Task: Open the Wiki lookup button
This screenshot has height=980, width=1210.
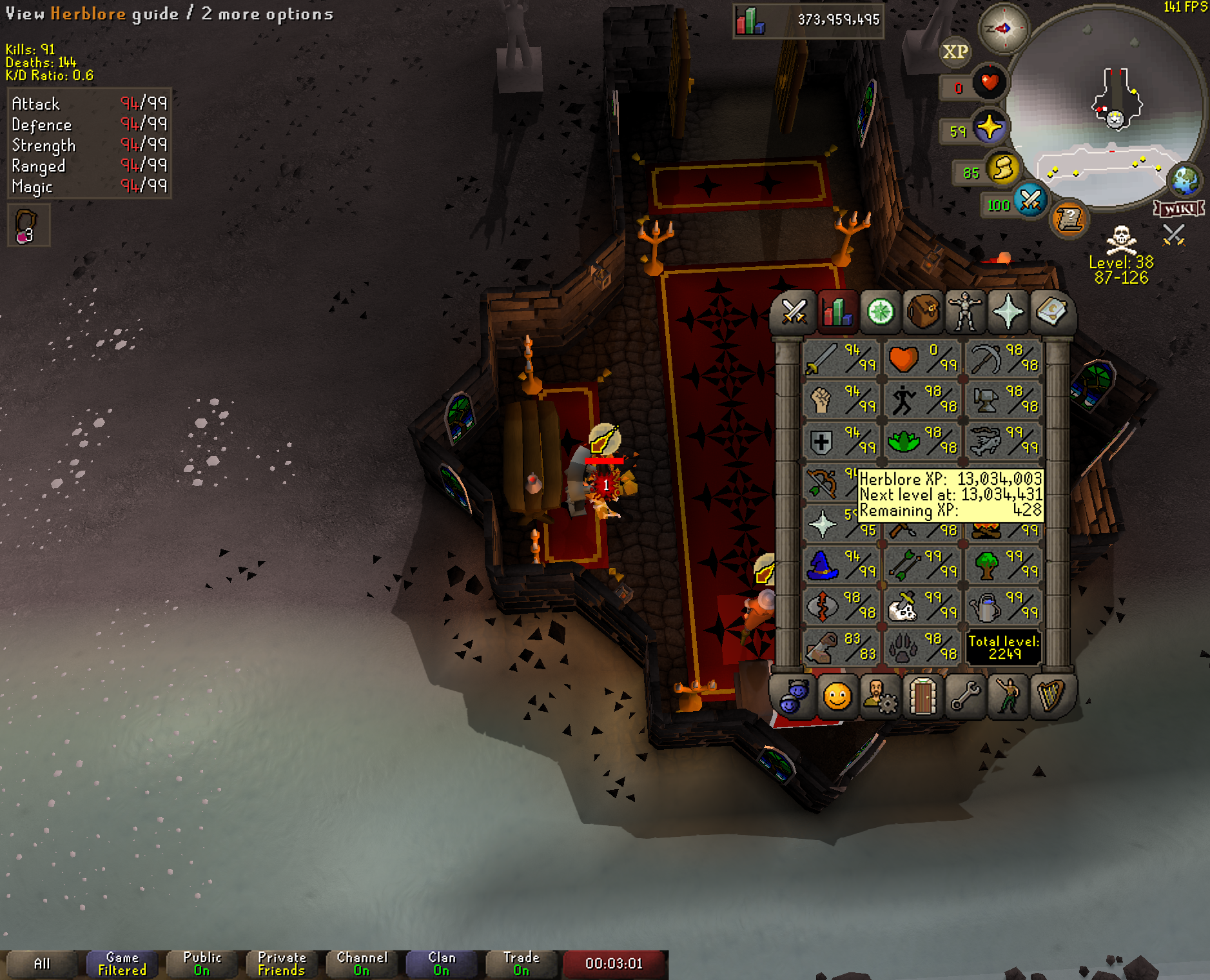Action: pos(1179,208)
